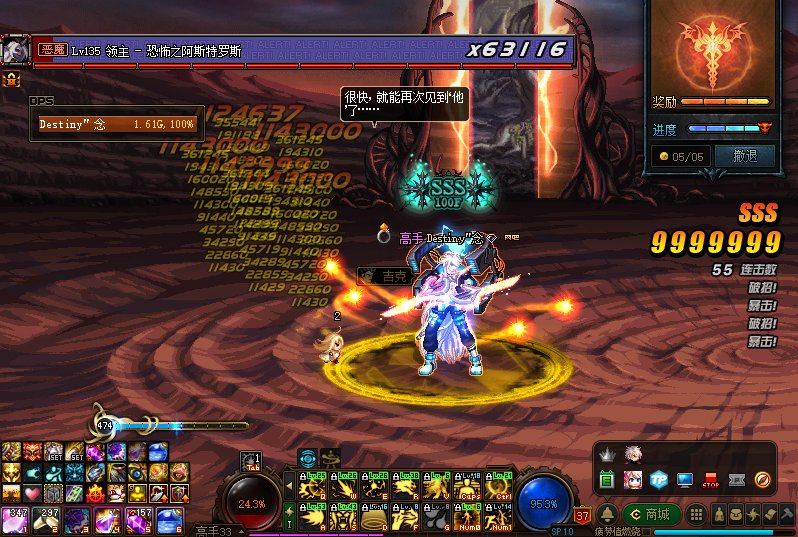Click the blue TP icon
The width and height of the screenshot is (798, 537).
659,480
